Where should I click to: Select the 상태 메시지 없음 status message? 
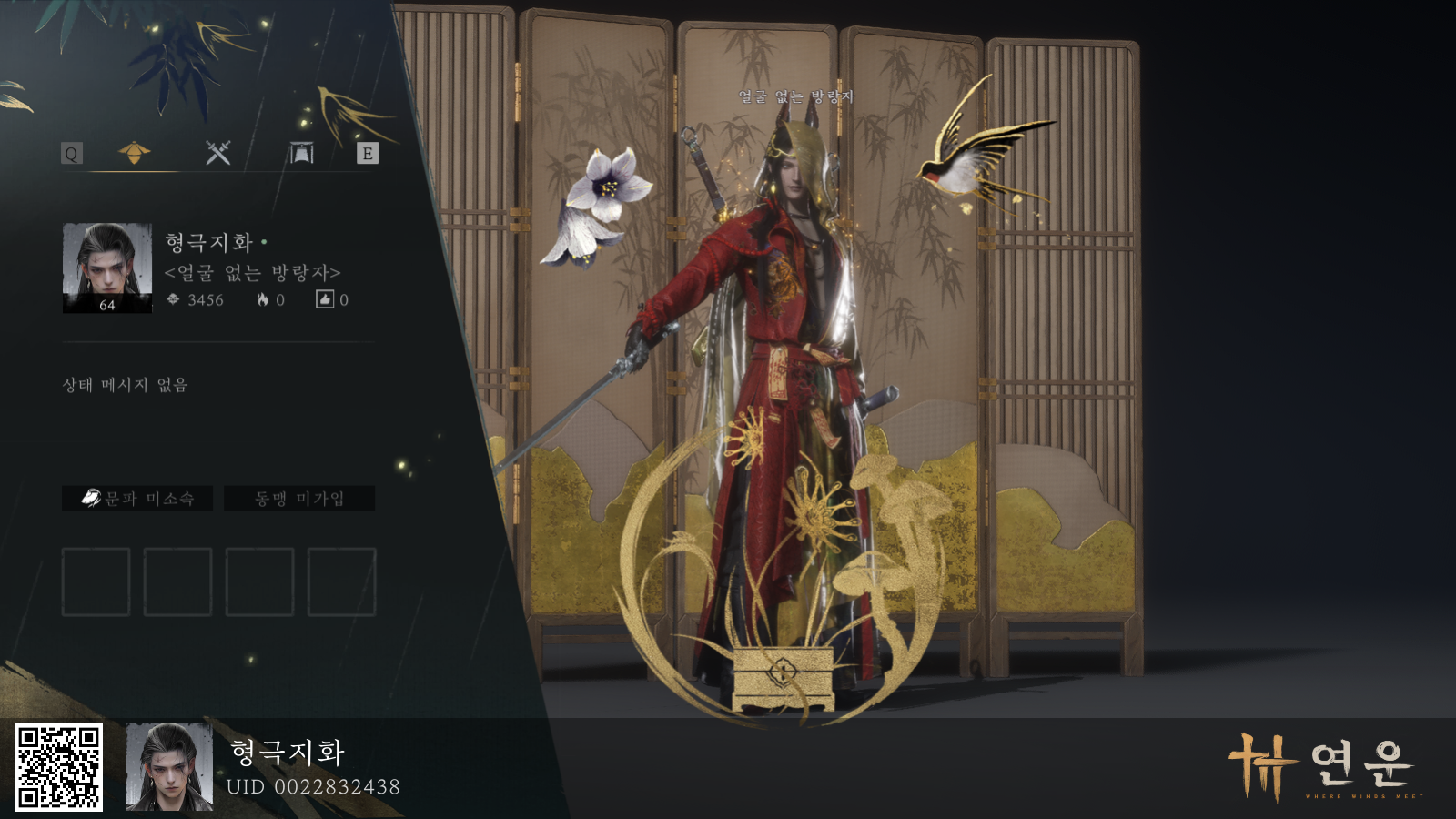tap(125, 385)
